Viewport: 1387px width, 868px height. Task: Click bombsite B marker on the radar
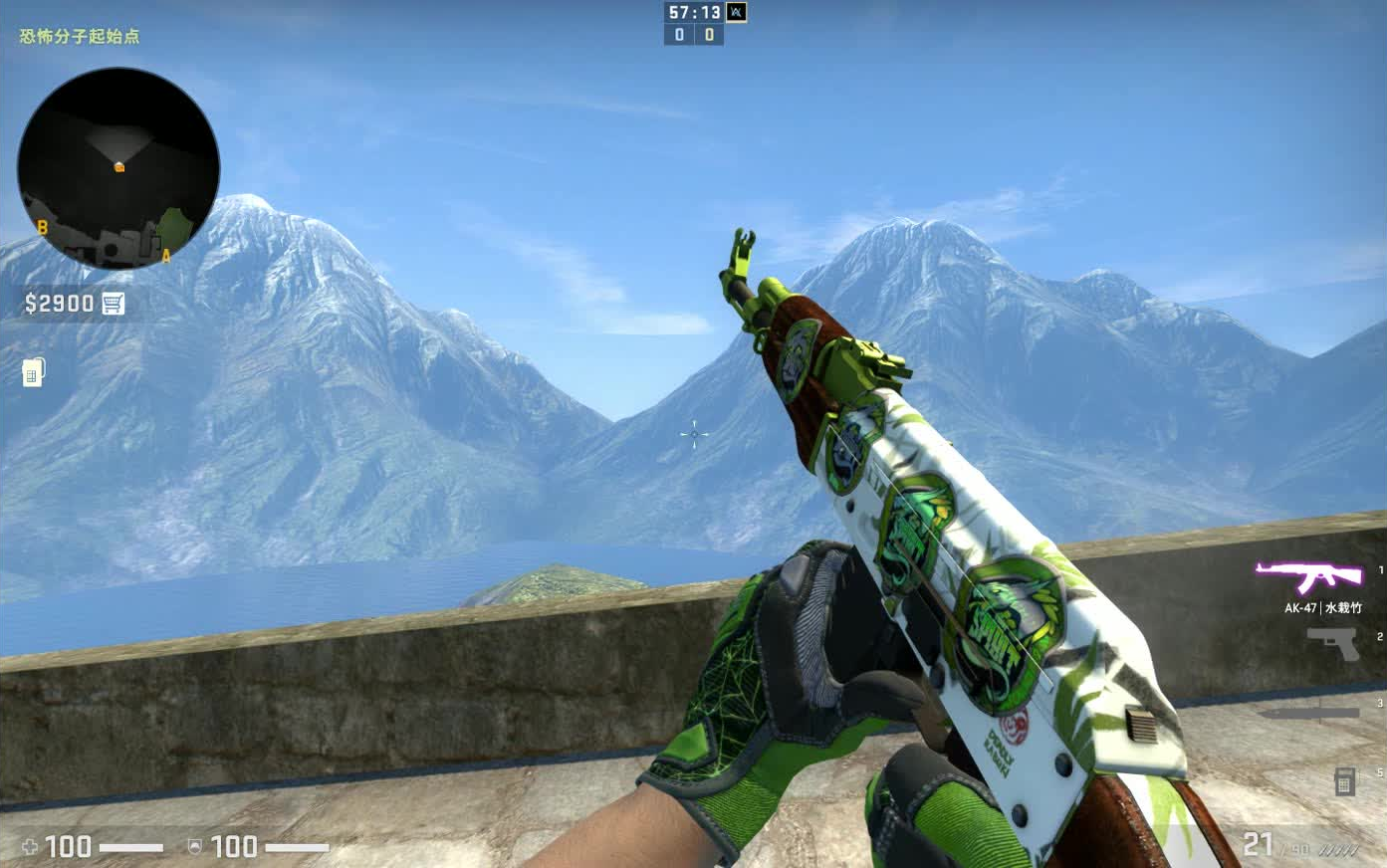coord(42,228)
